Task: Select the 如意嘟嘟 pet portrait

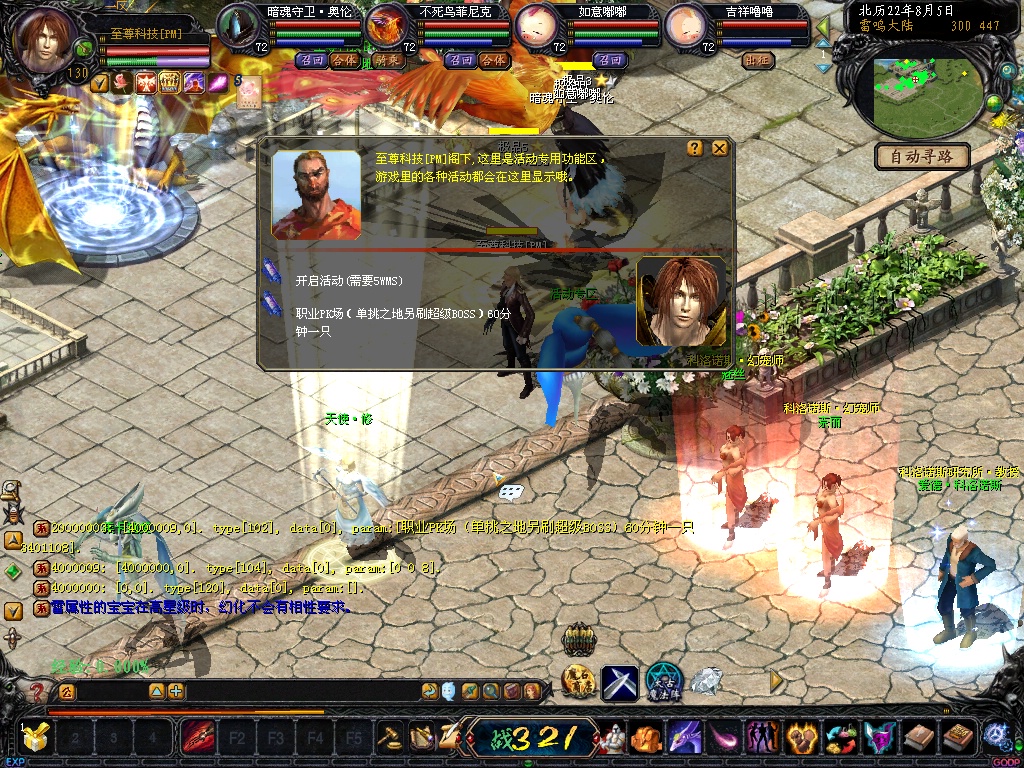Action: [538, 24]
